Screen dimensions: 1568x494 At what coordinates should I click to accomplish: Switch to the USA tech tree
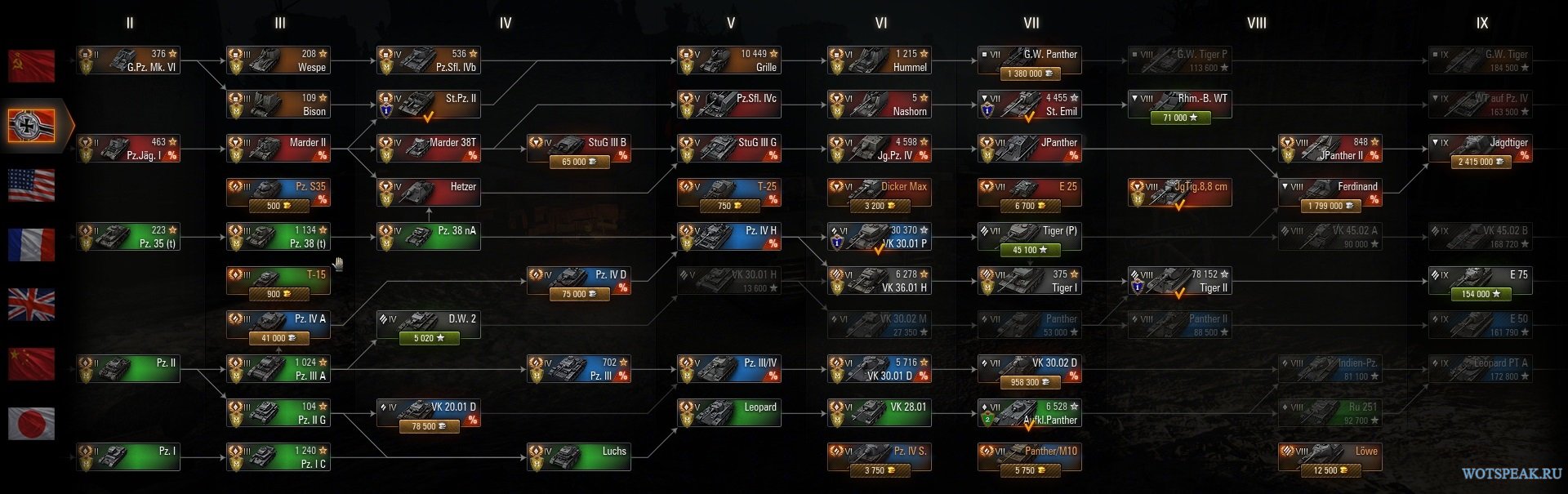click(32, 185)
